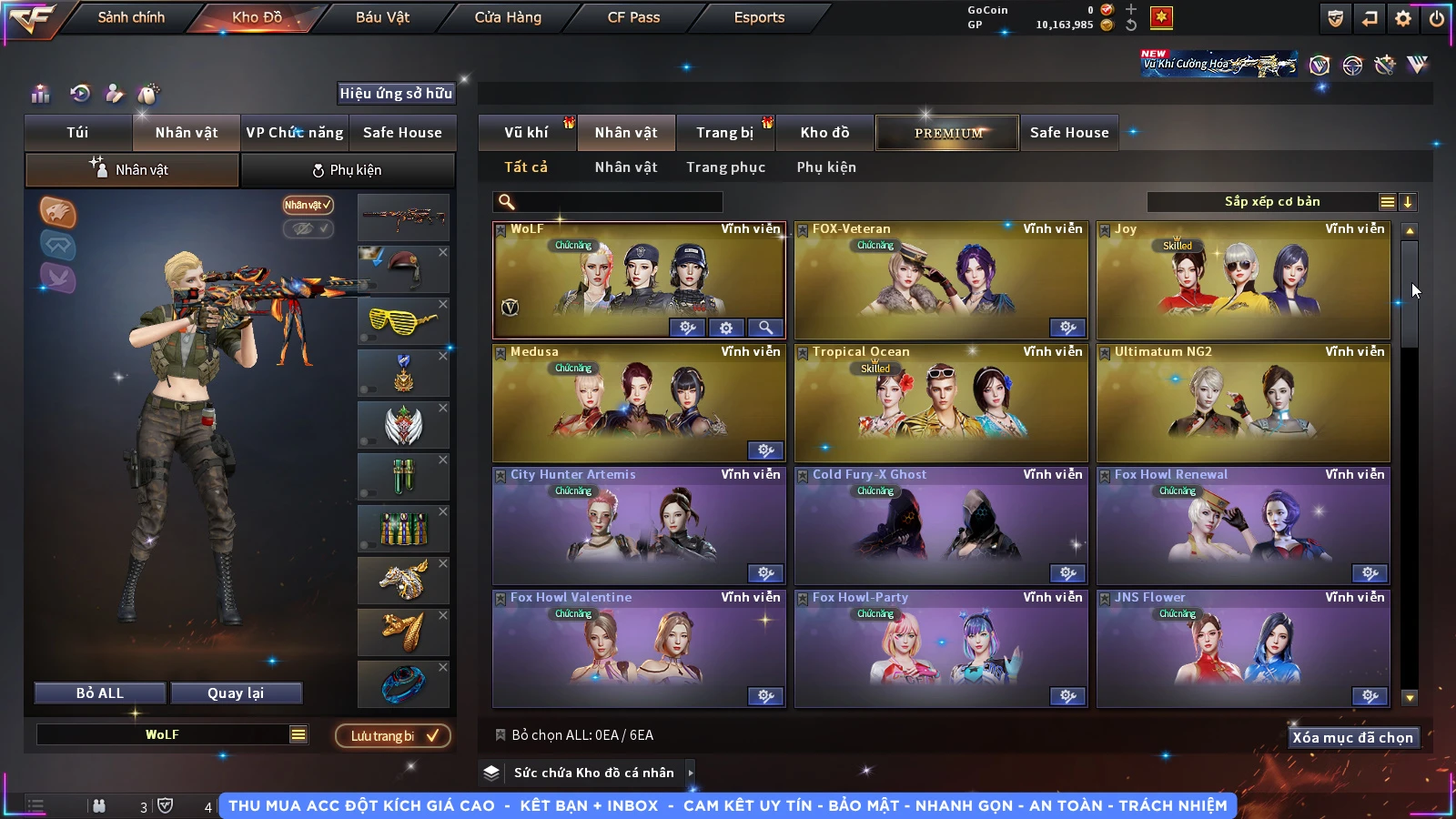Image resolution: width=1456 pixels, height=819 pixels.
Task: Choose the FOX-Veteran character card
Action: tap(940, 280)
